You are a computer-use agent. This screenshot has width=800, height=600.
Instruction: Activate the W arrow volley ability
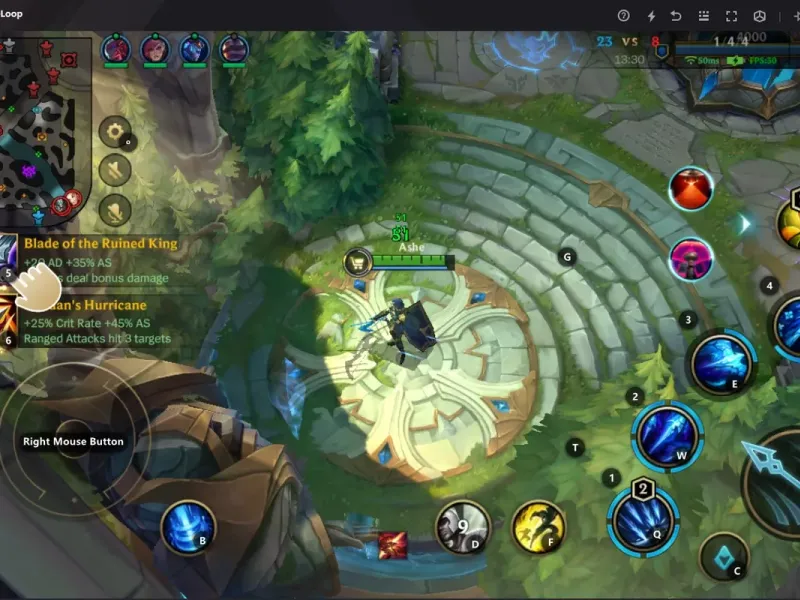[667, 436]
